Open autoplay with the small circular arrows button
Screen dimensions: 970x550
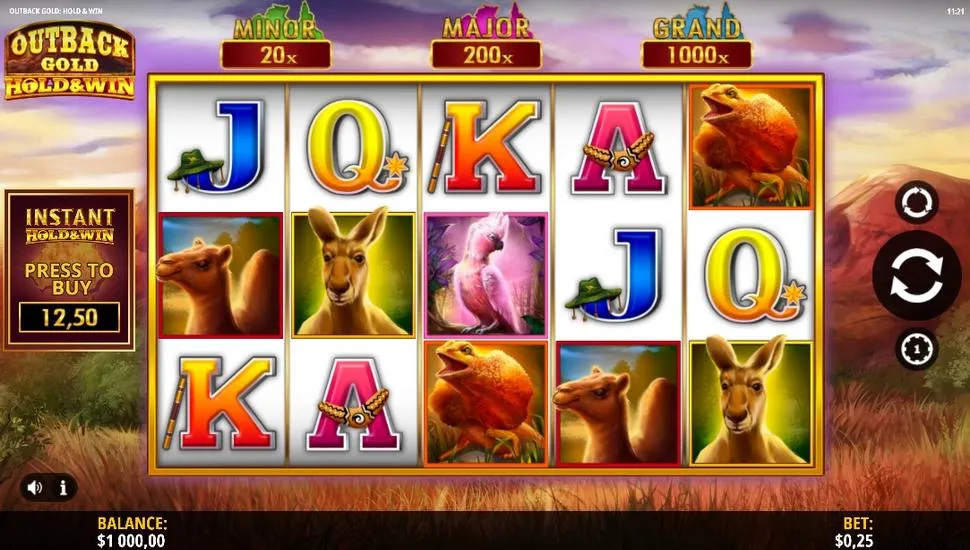(916, 202)
